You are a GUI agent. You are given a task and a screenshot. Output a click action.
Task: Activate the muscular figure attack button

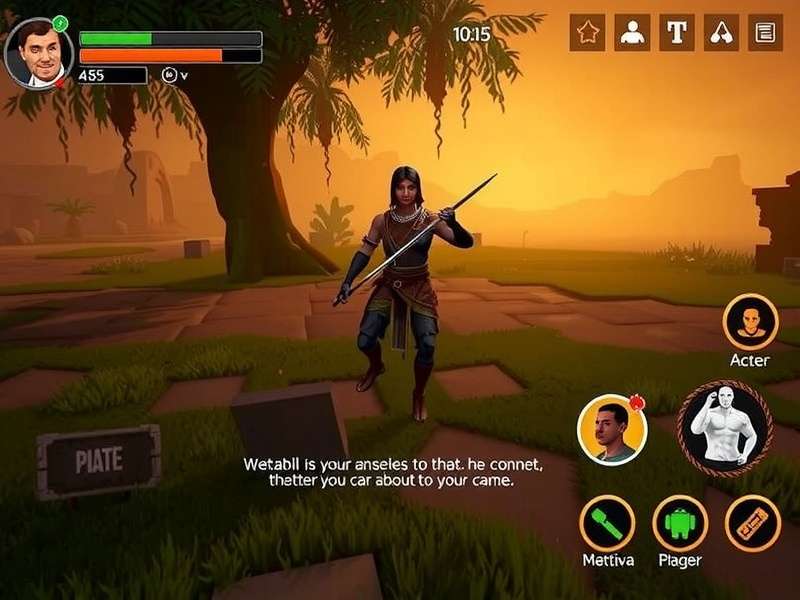tap(724, 428)
